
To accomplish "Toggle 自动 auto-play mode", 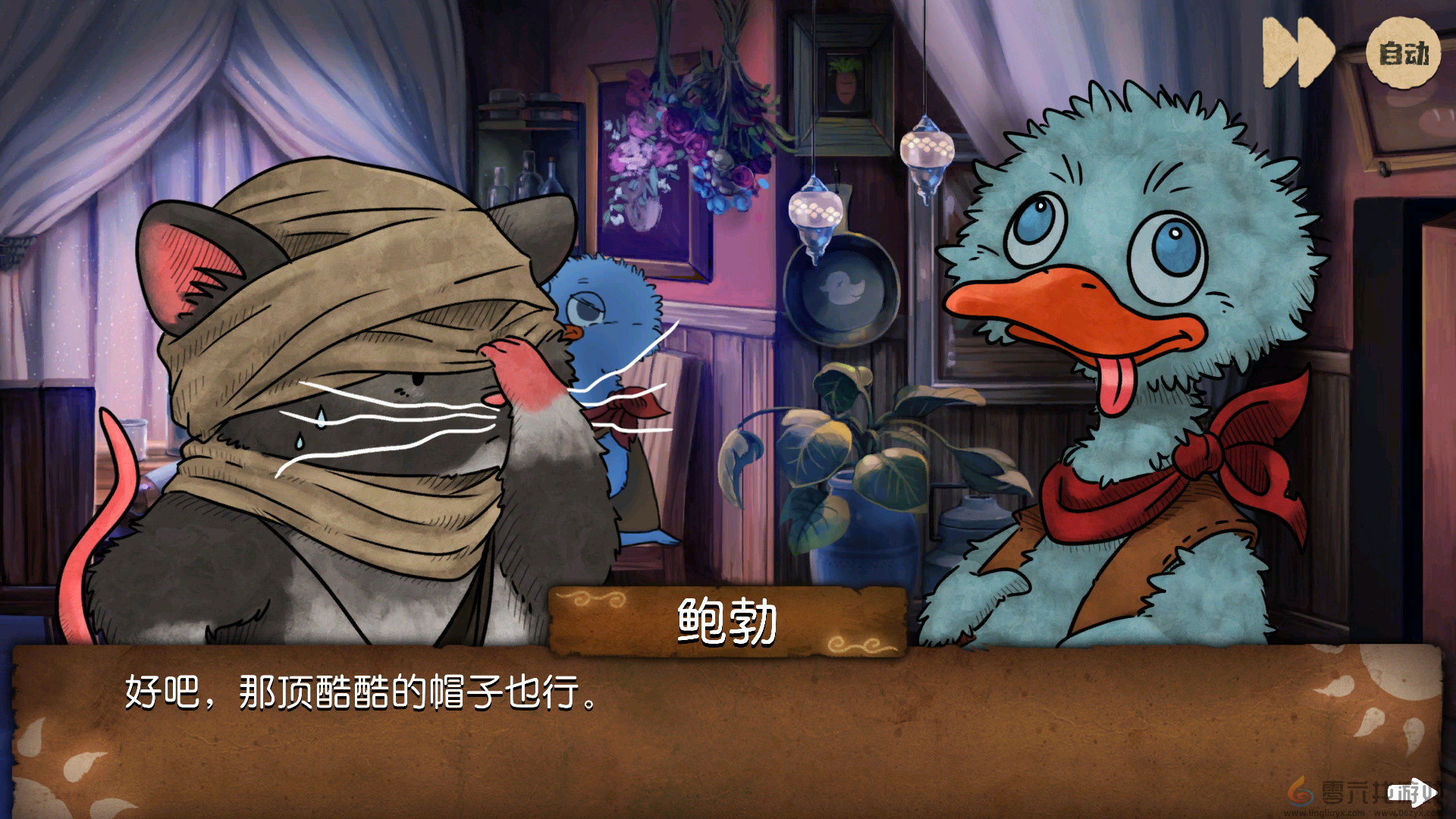I will [1402, 53].
